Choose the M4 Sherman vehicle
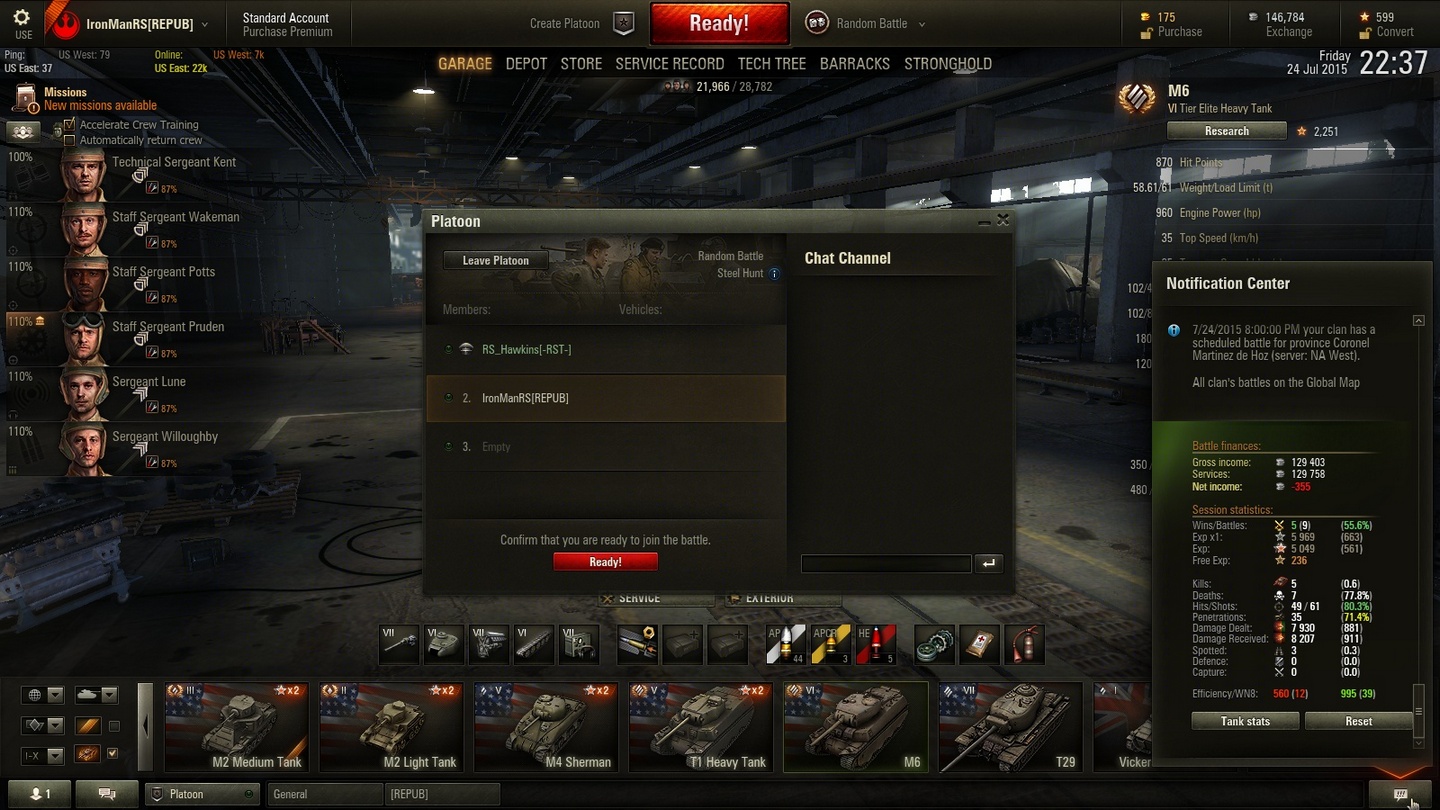Image resolution: width=1440 pixels, height=810 pixels. (546, 727)
